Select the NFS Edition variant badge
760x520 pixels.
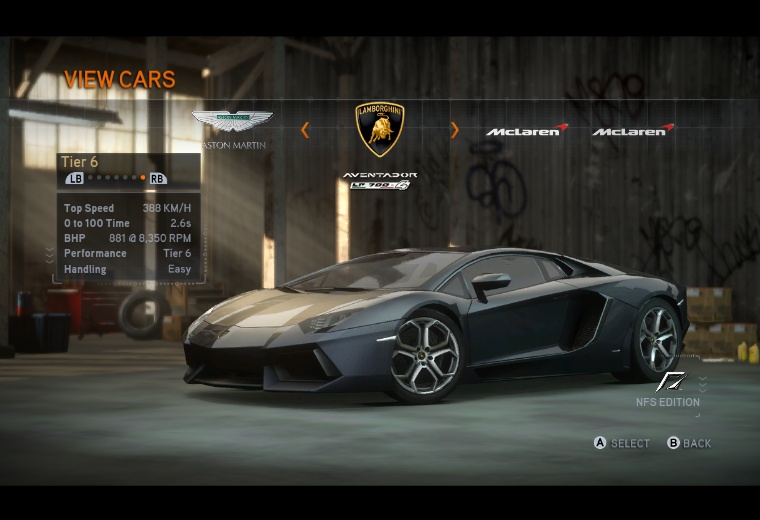[x=669, y=388]
